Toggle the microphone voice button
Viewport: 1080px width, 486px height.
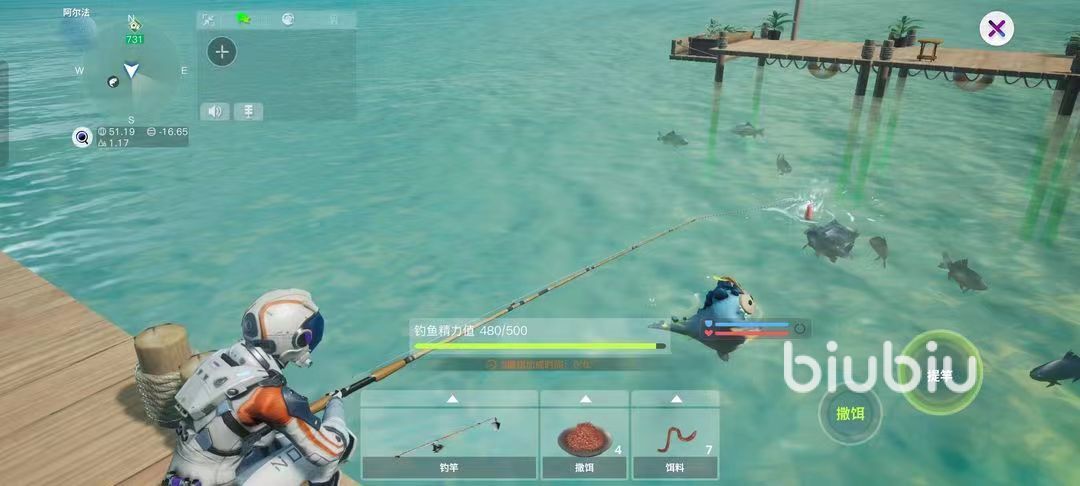(x=248, y=111)
